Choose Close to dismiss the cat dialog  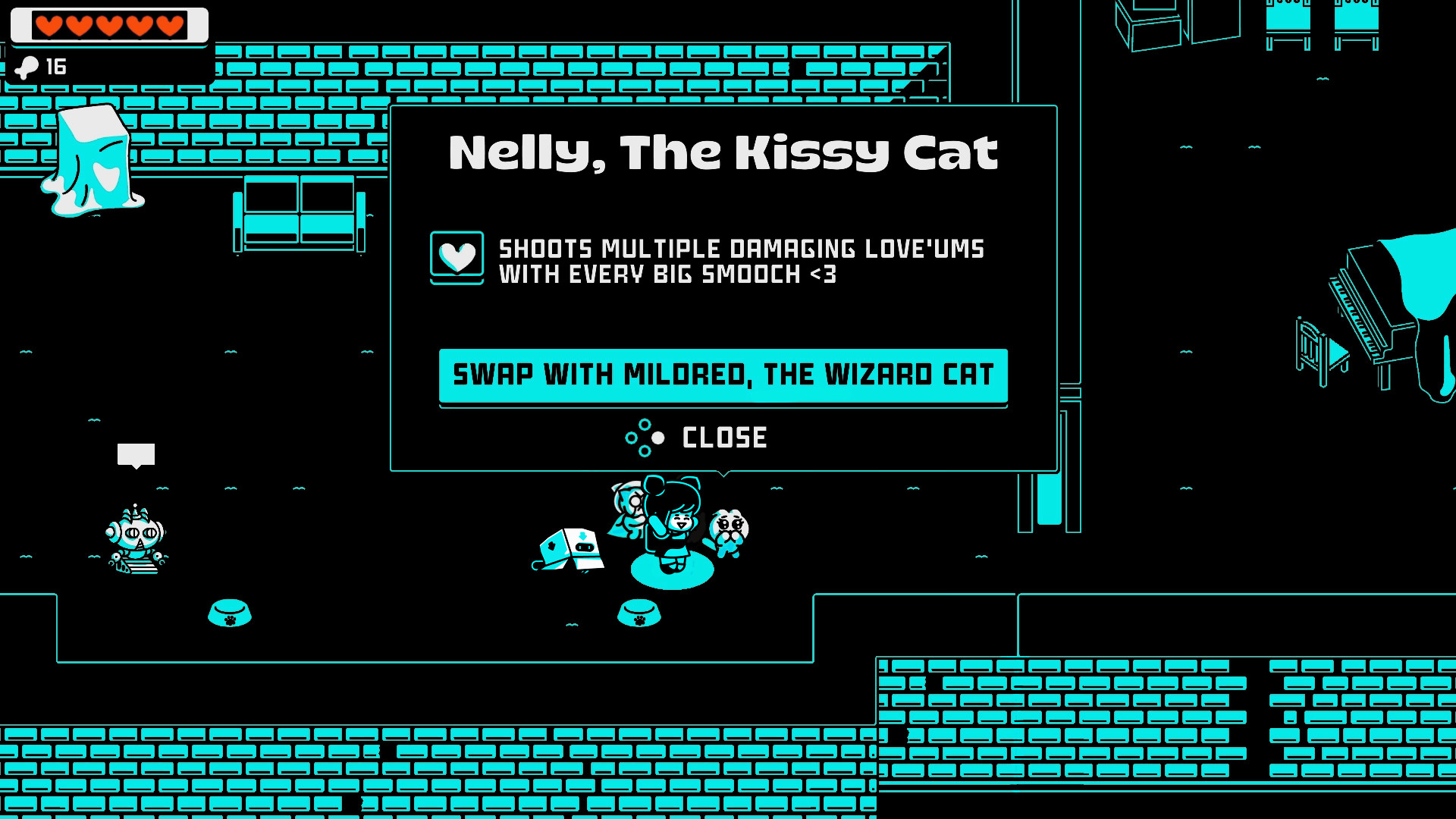click(x=724, y=437)
